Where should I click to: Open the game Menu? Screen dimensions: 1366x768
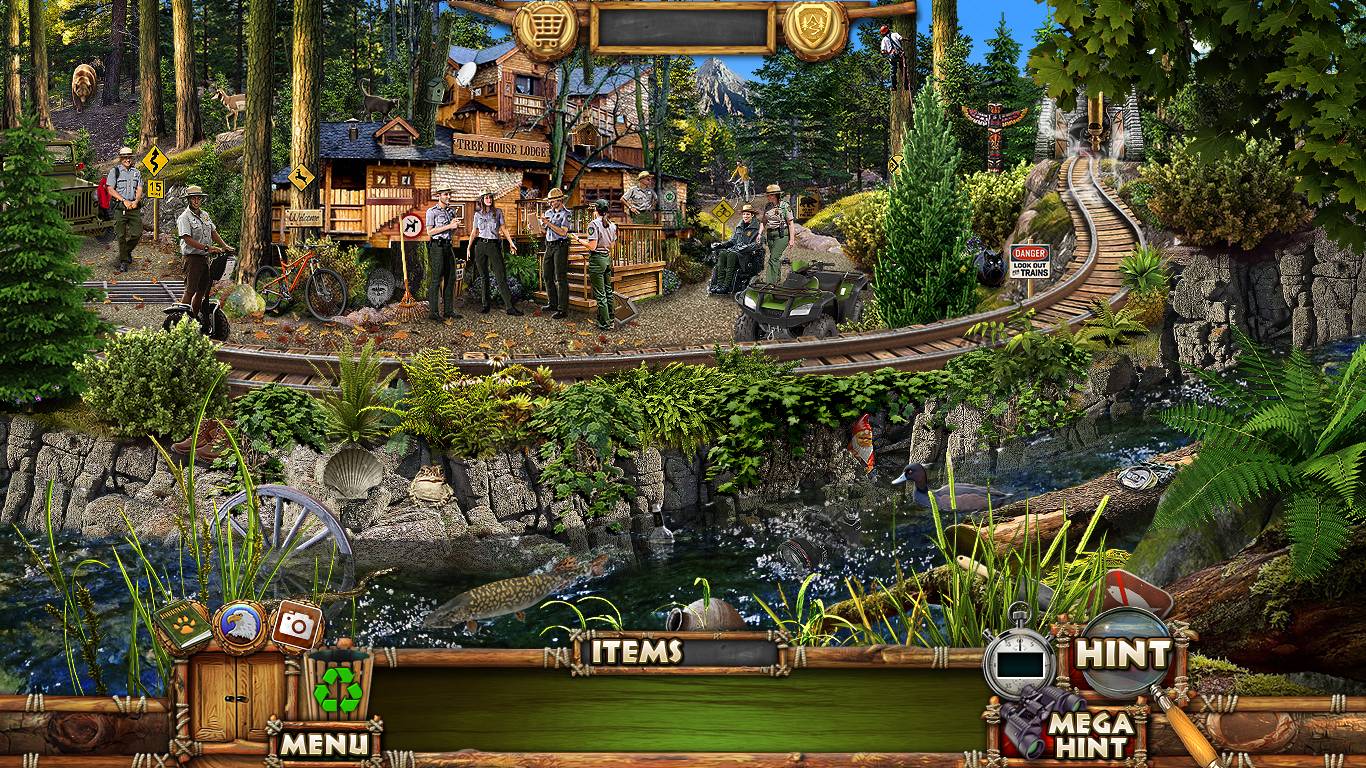point(324,743)
